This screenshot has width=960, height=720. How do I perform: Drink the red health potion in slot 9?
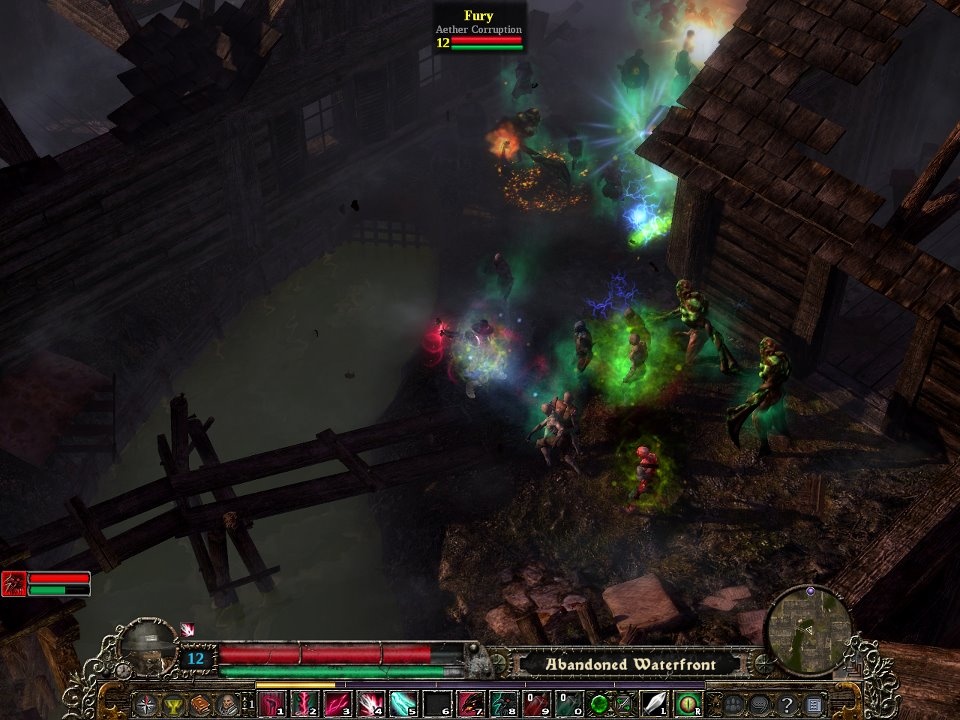point(536,704)
